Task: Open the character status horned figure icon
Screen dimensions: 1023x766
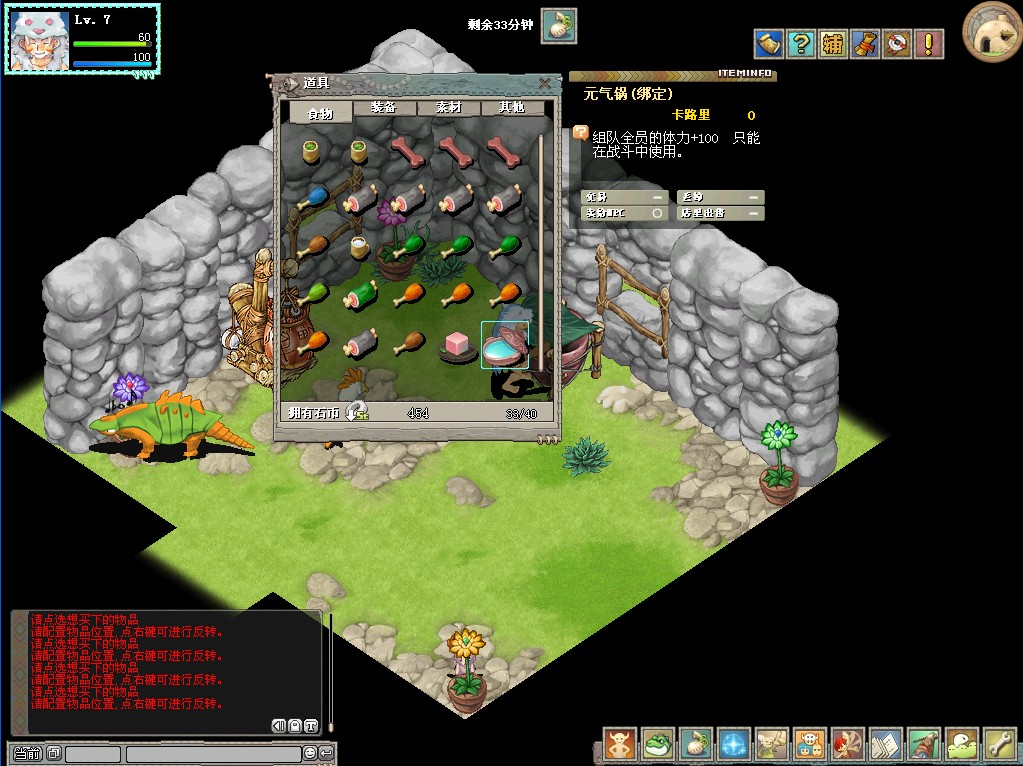Action: click(x=620, y=744)
